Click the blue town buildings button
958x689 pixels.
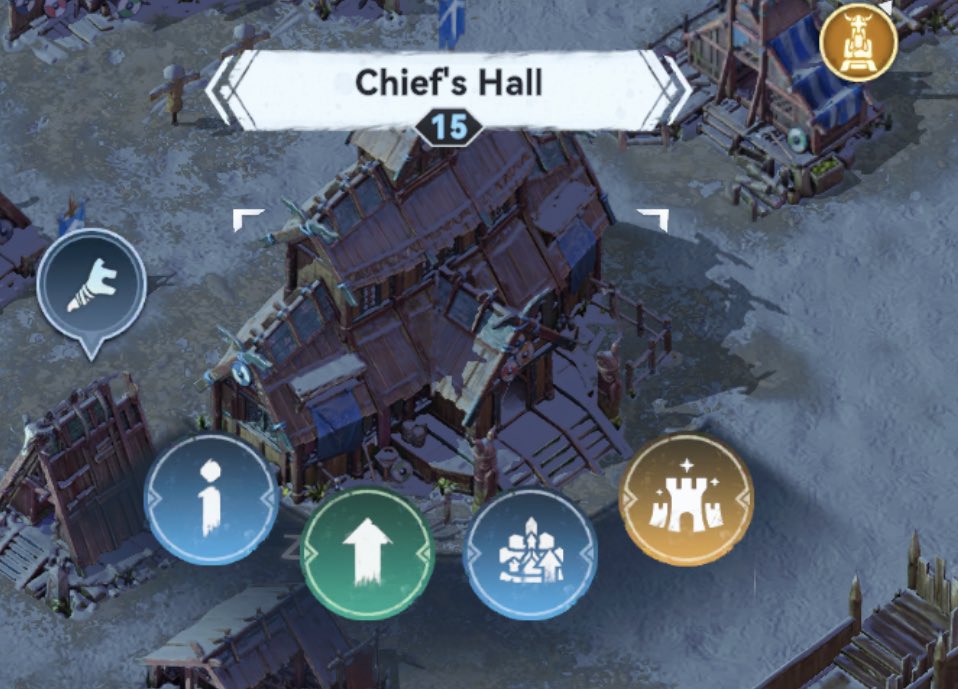530,554
